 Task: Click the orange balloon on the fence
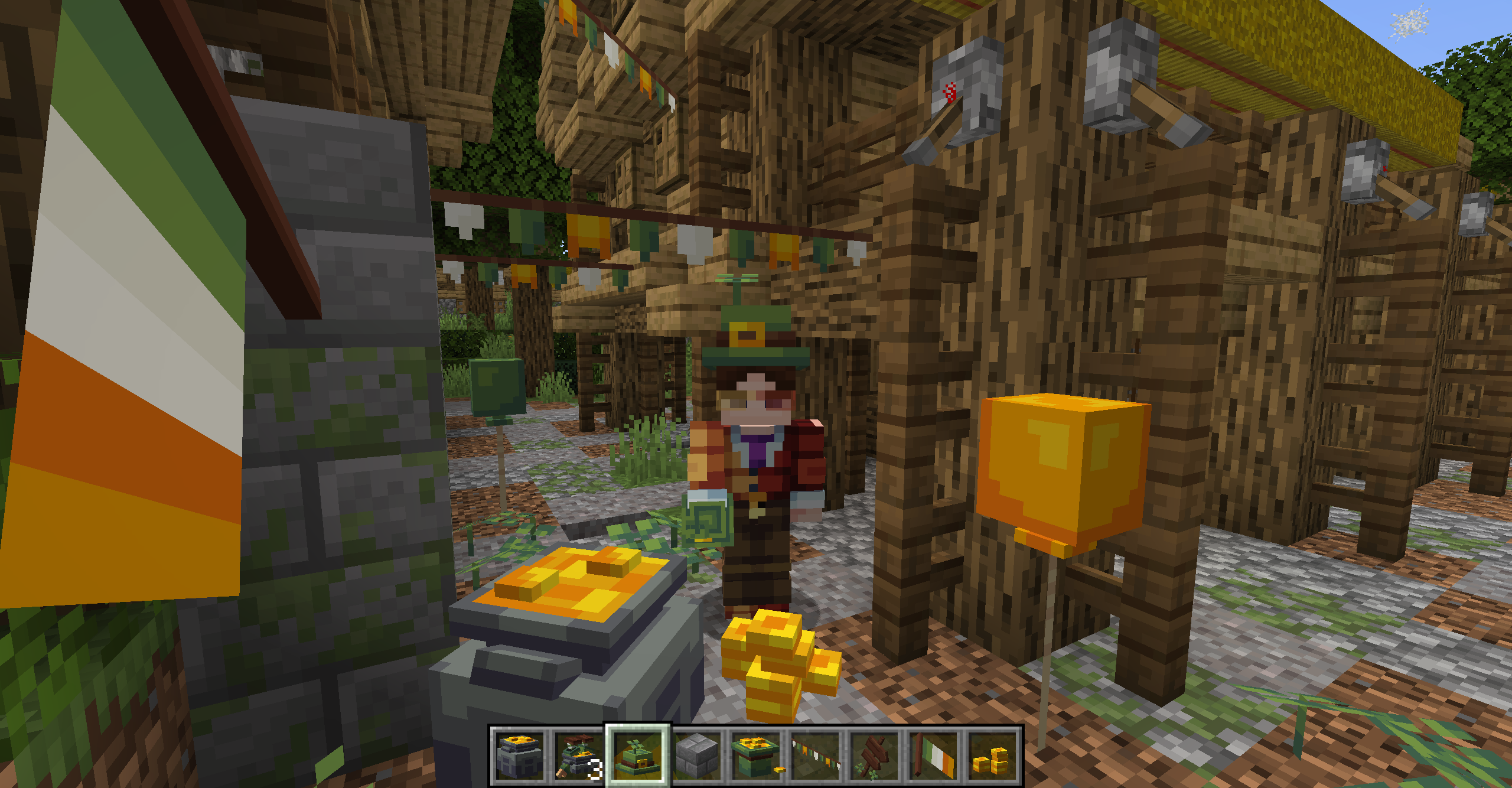pos(1063,467)
